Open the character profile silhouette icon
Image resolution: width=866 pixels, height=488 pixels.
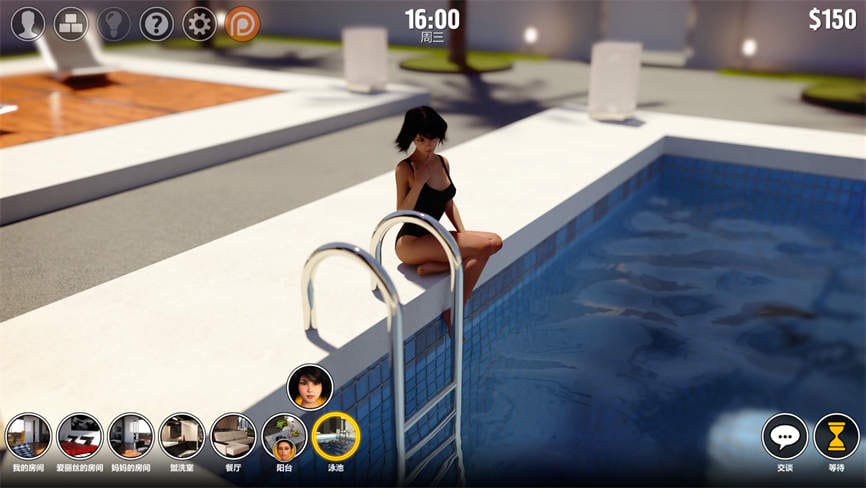click(x=28, y=23)
